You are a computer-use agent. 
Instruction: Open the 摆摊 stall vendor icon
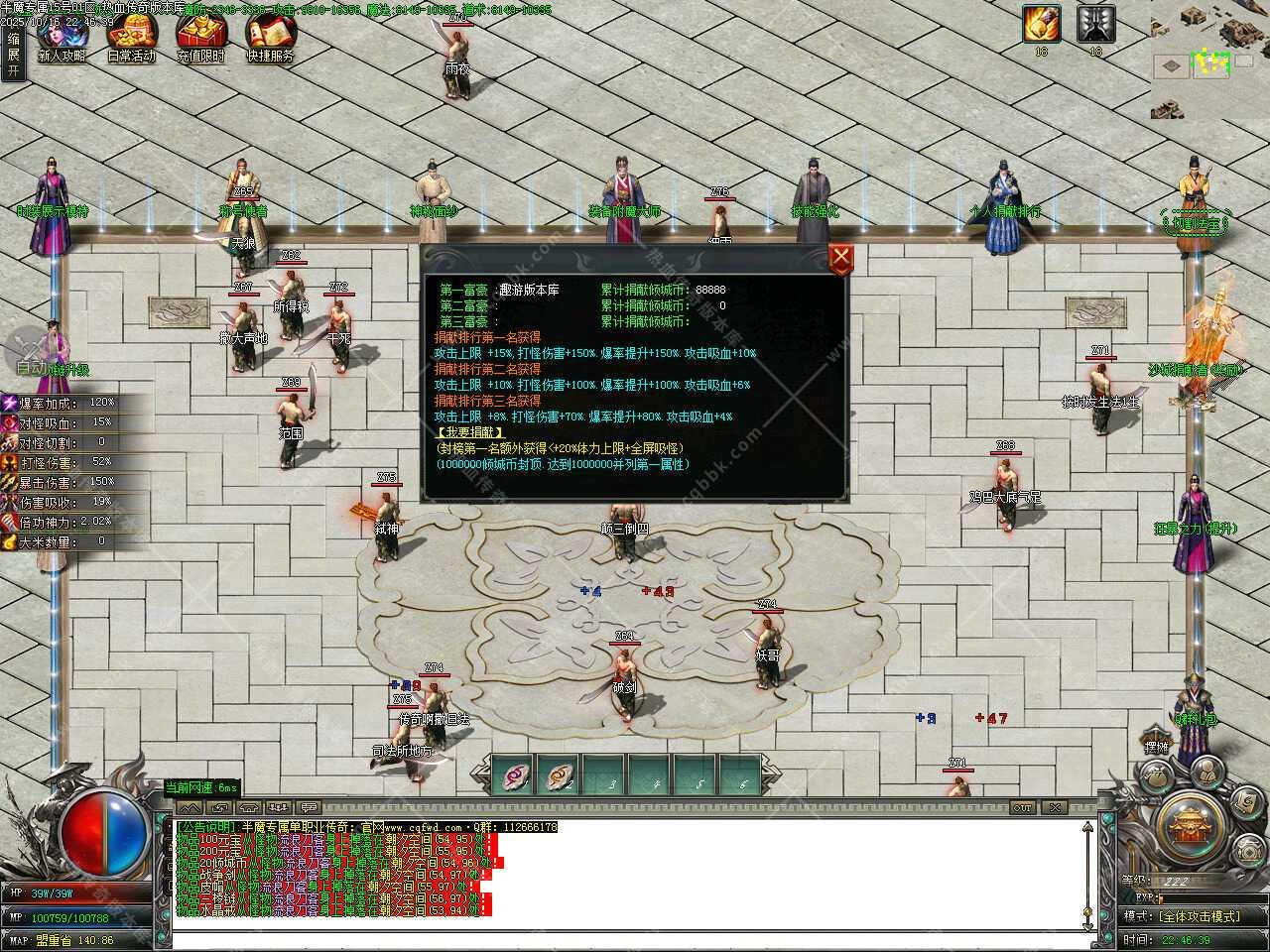(x=1157, y=746)
